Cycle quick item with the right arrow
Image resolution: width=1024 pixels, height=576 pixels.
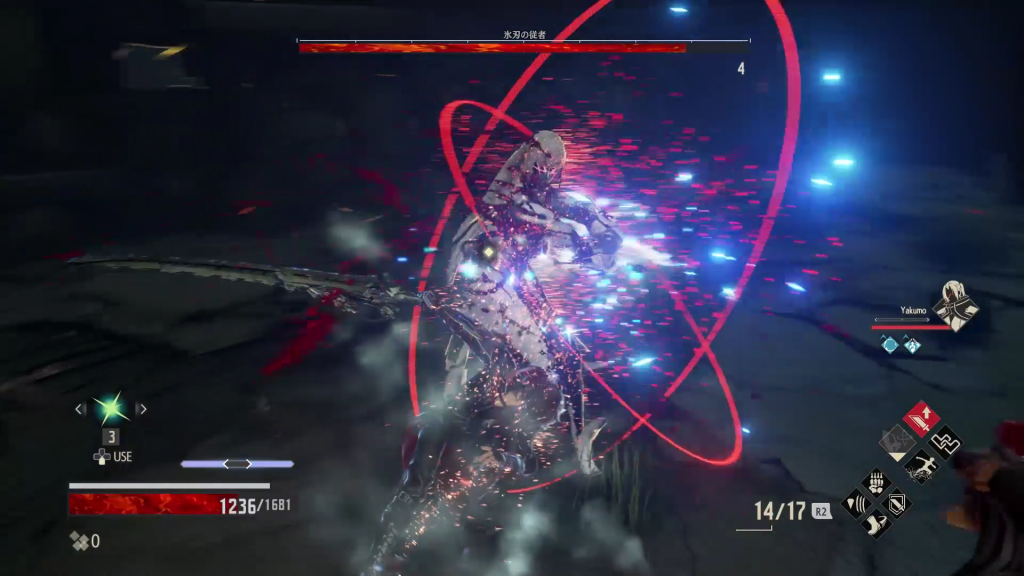pos(141,408)
